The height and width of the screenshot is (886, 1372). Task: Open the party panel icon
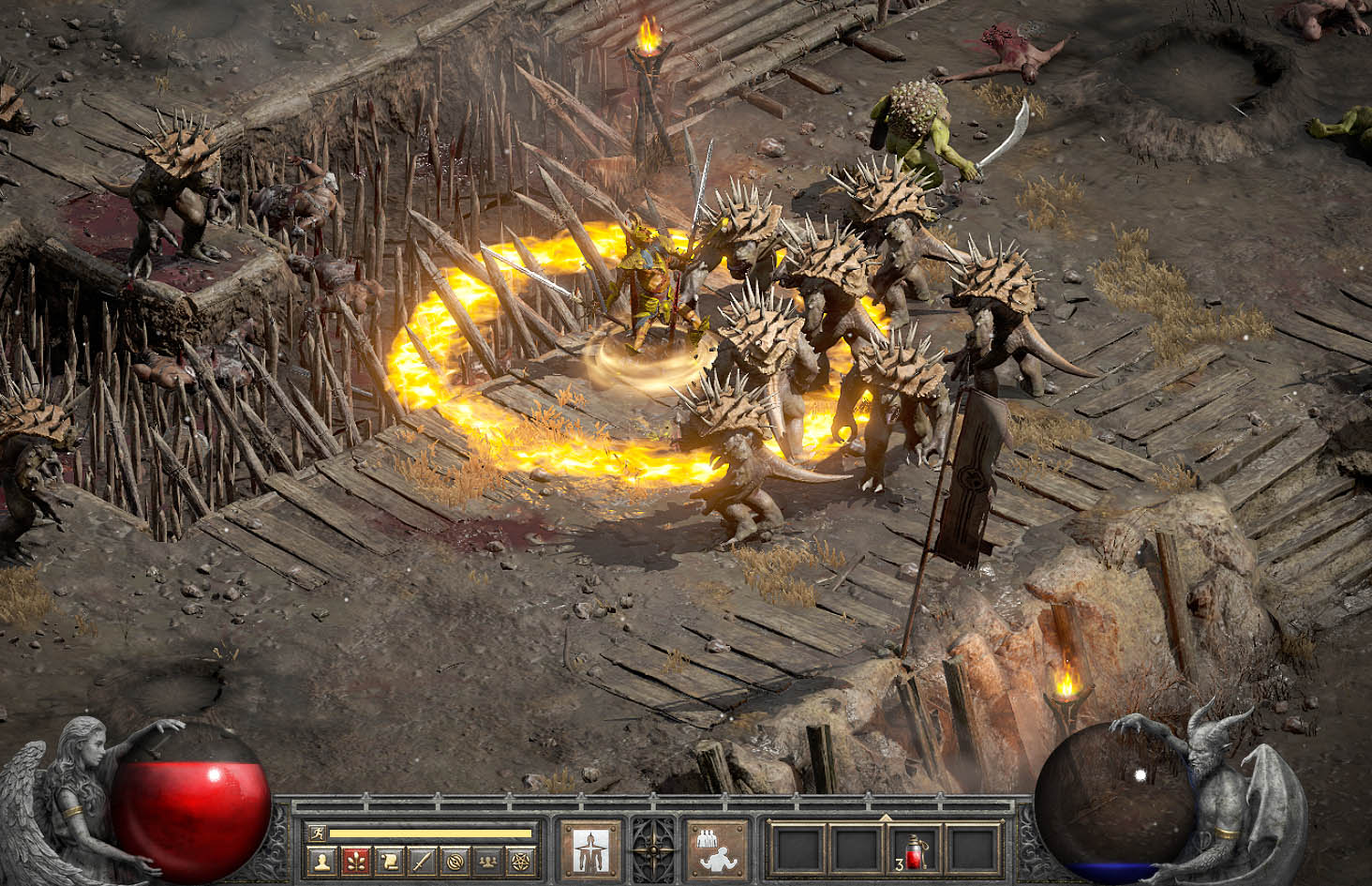(486, 859)
